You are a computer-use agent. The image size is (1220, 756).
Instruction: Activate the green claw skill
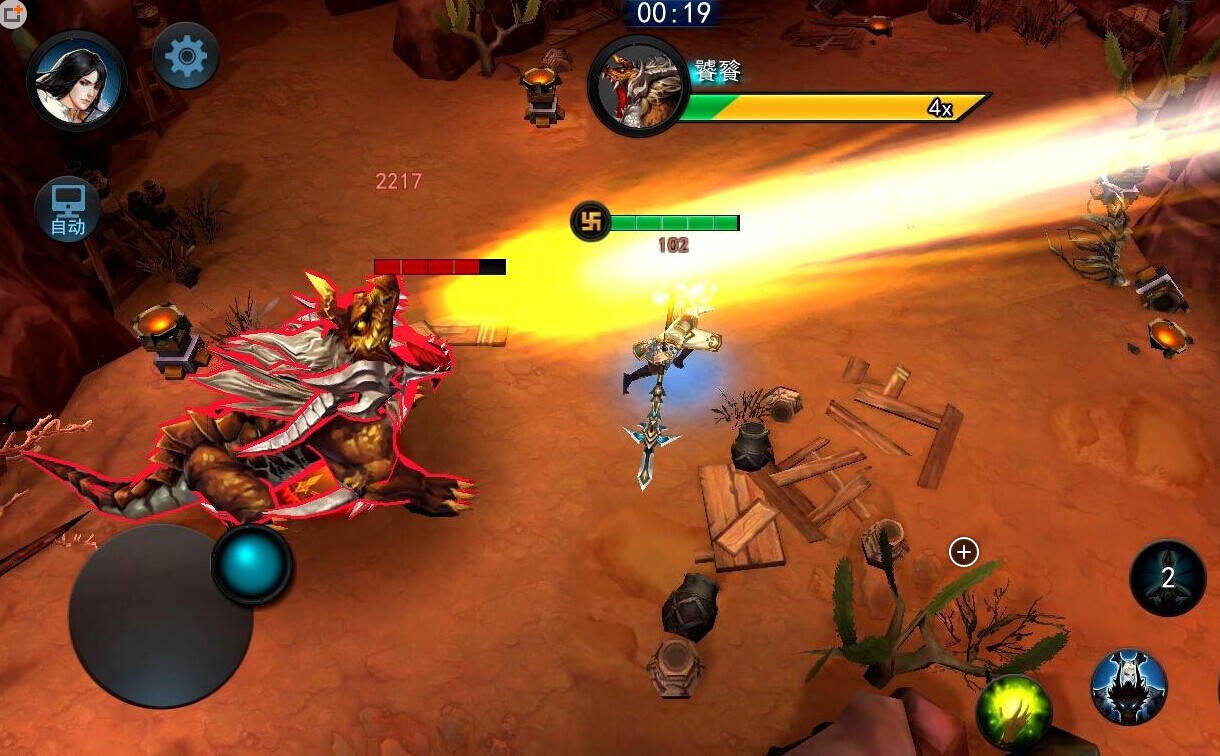point(1014,711)
